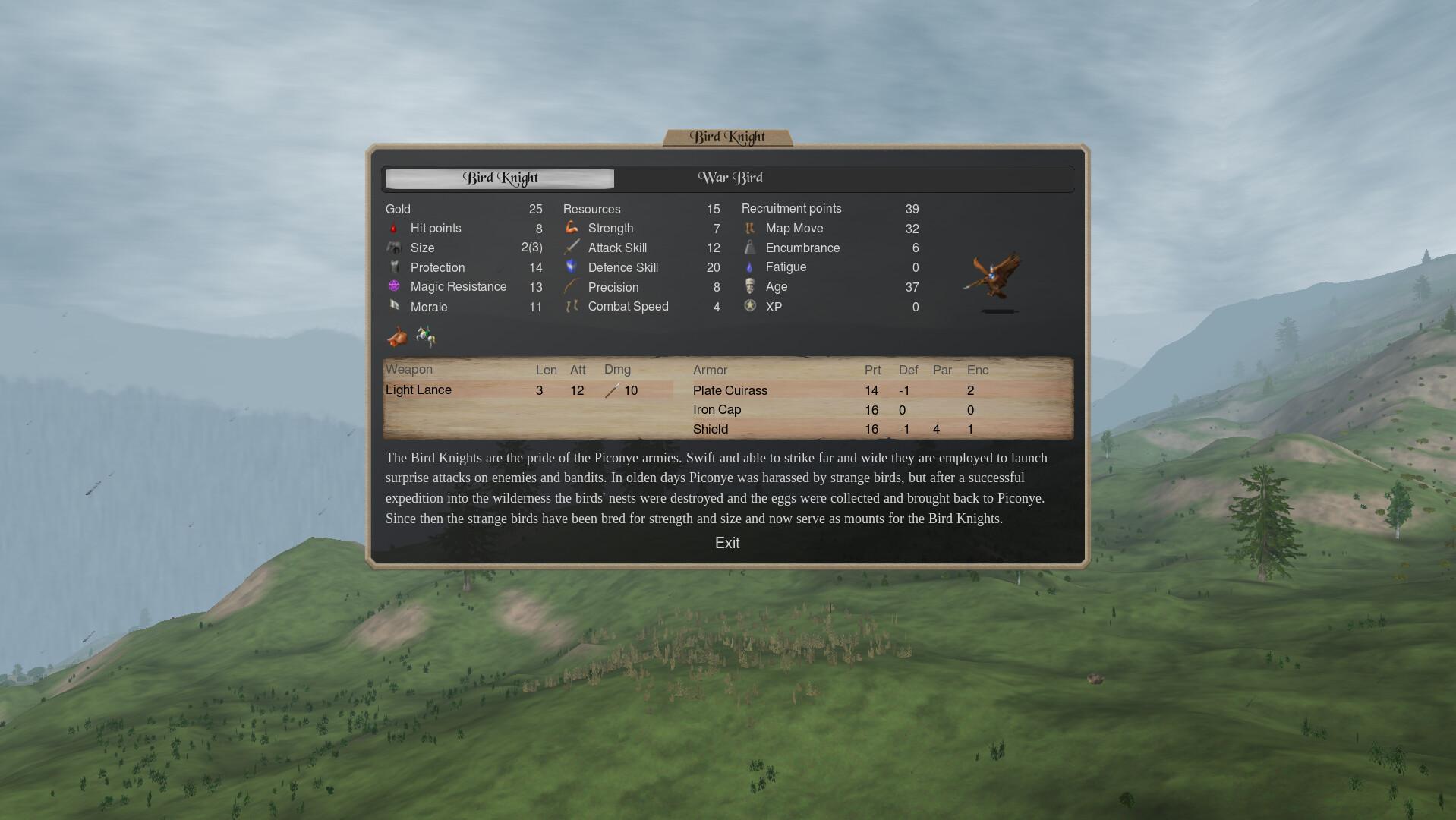1456x820 pixels.
Task: Click the Magic Resistance pentagram icon
Action: [394, 287]
